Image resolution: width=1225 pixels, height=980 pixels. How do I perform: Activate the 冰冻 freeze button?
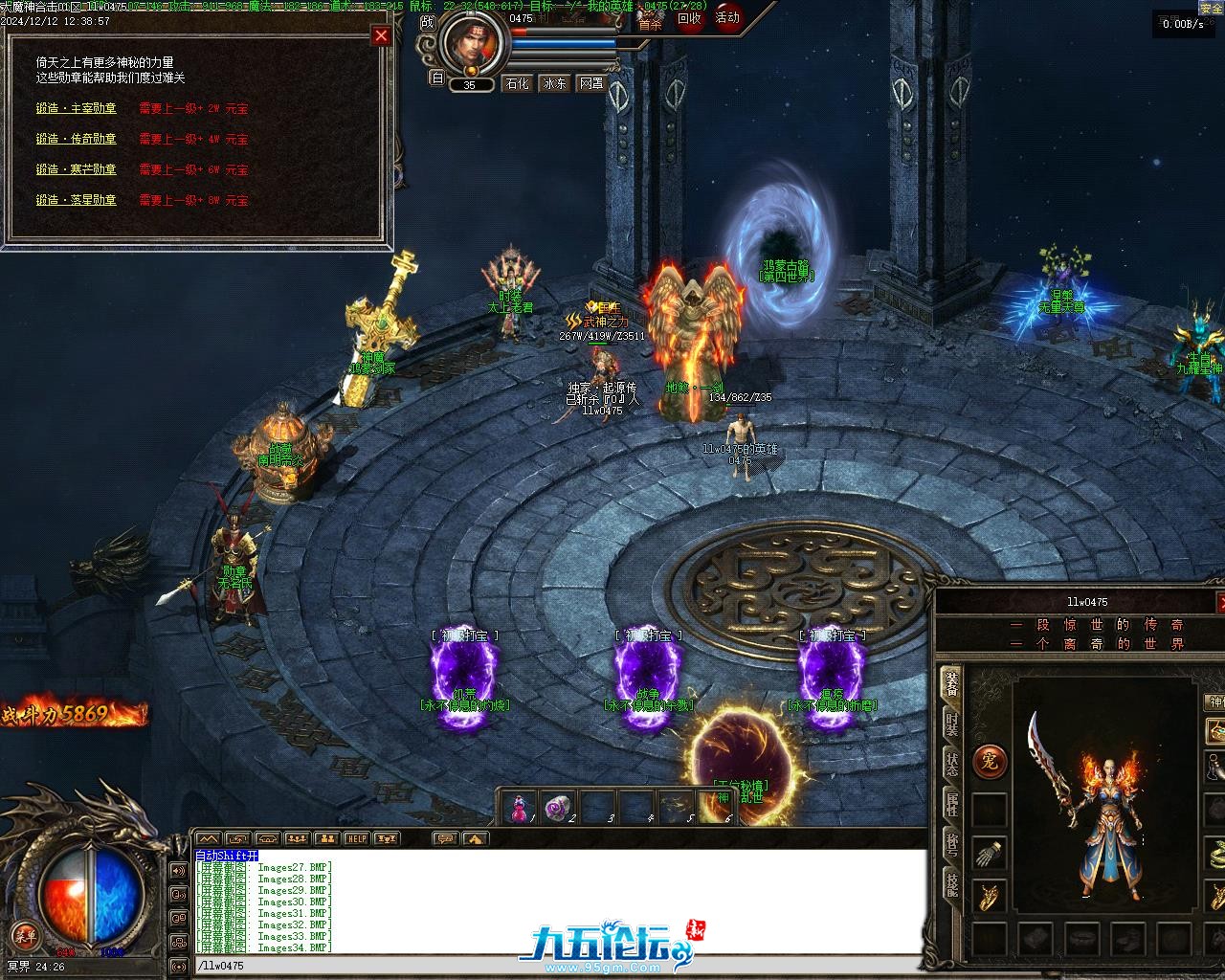pyautogui.click(x=555, y=84)
